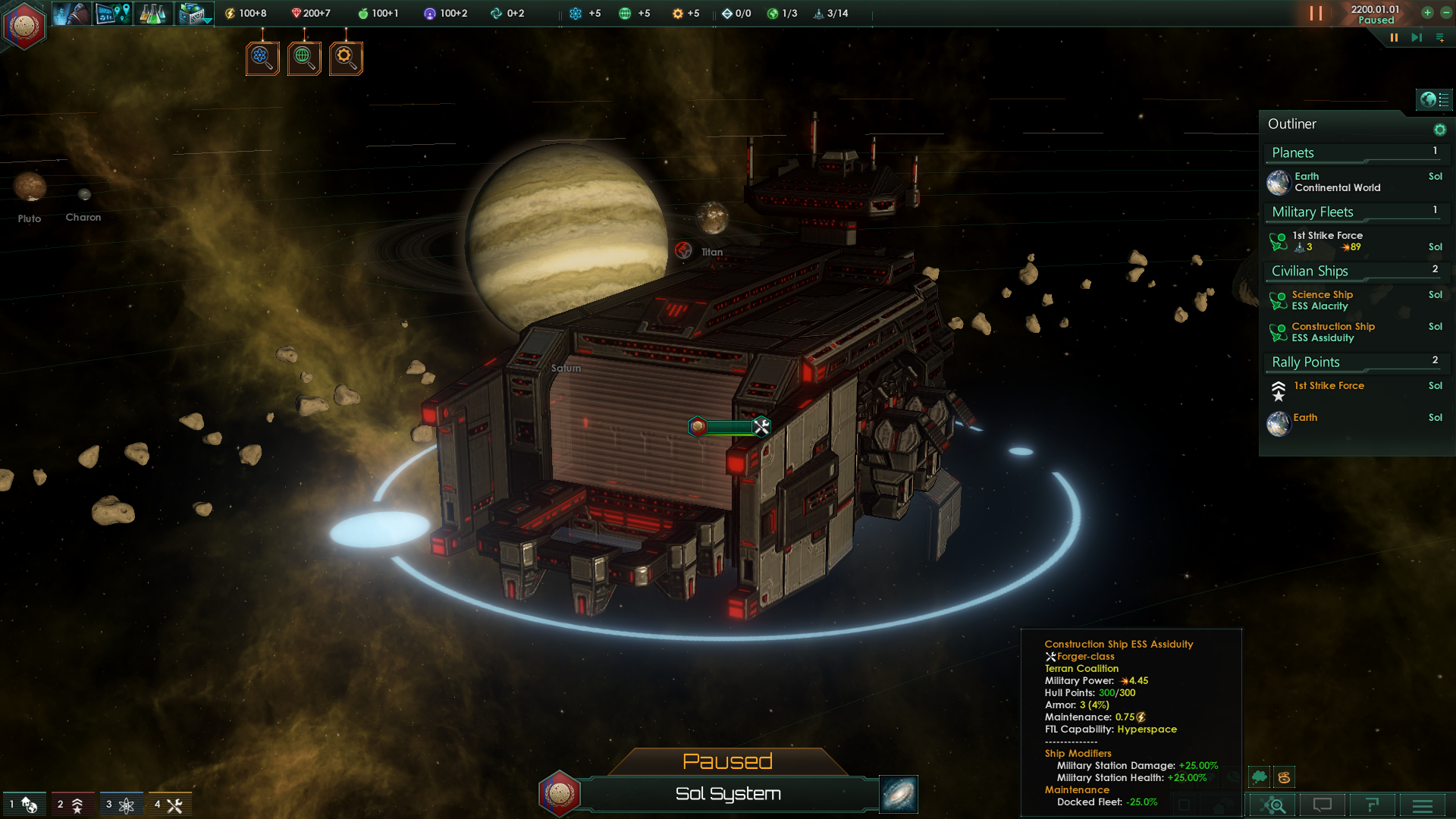1456x819 pixels.
Task: Open the contacts diplomacy panel
Action: pyautogui.click(x=73, y=14)
